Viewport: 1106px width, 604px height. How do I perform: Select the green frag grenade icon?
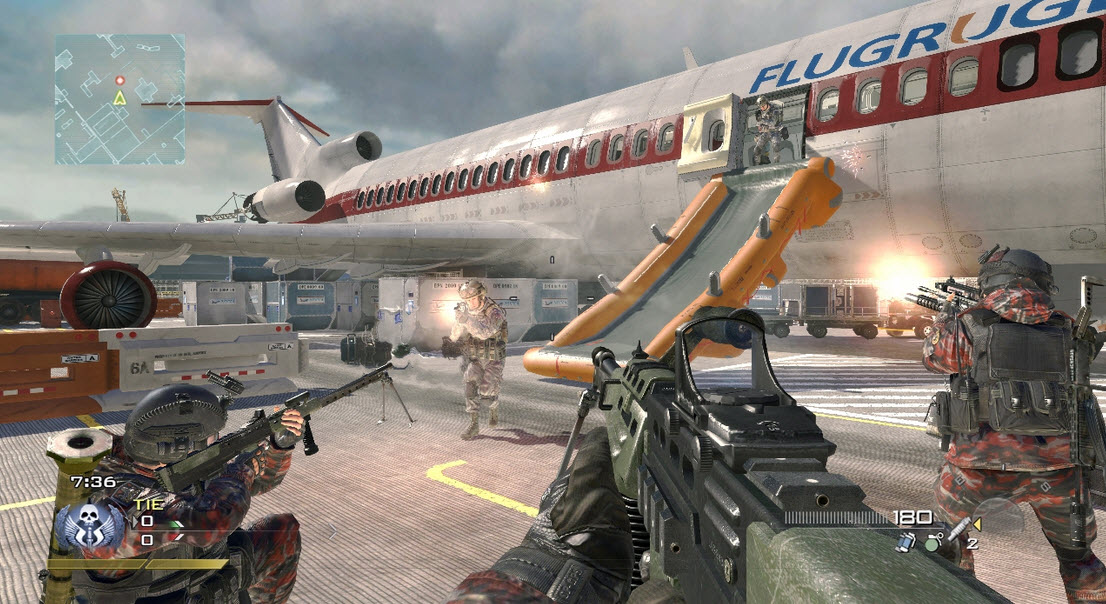point(934,543)
